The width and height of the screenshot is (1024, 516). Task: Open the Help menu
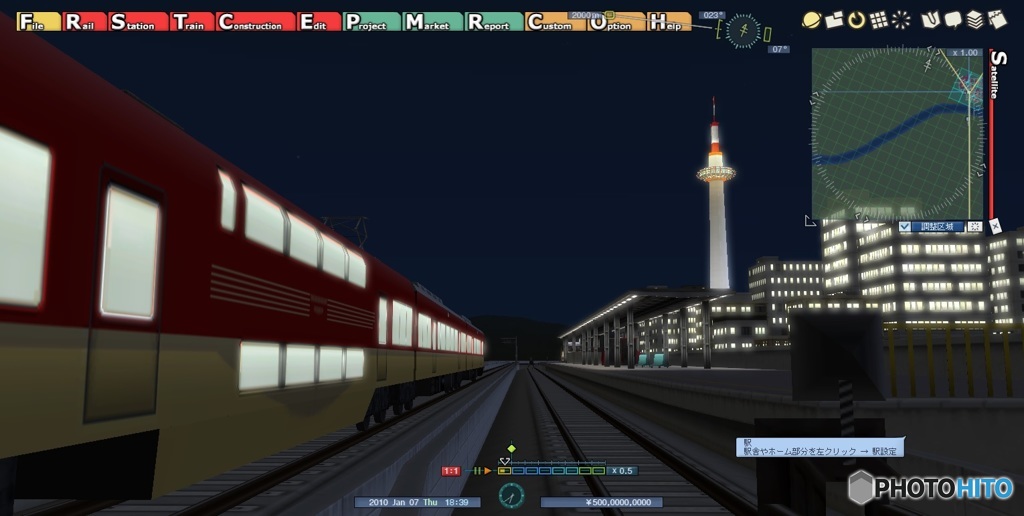pyautogui.click(x=669, y=22)
